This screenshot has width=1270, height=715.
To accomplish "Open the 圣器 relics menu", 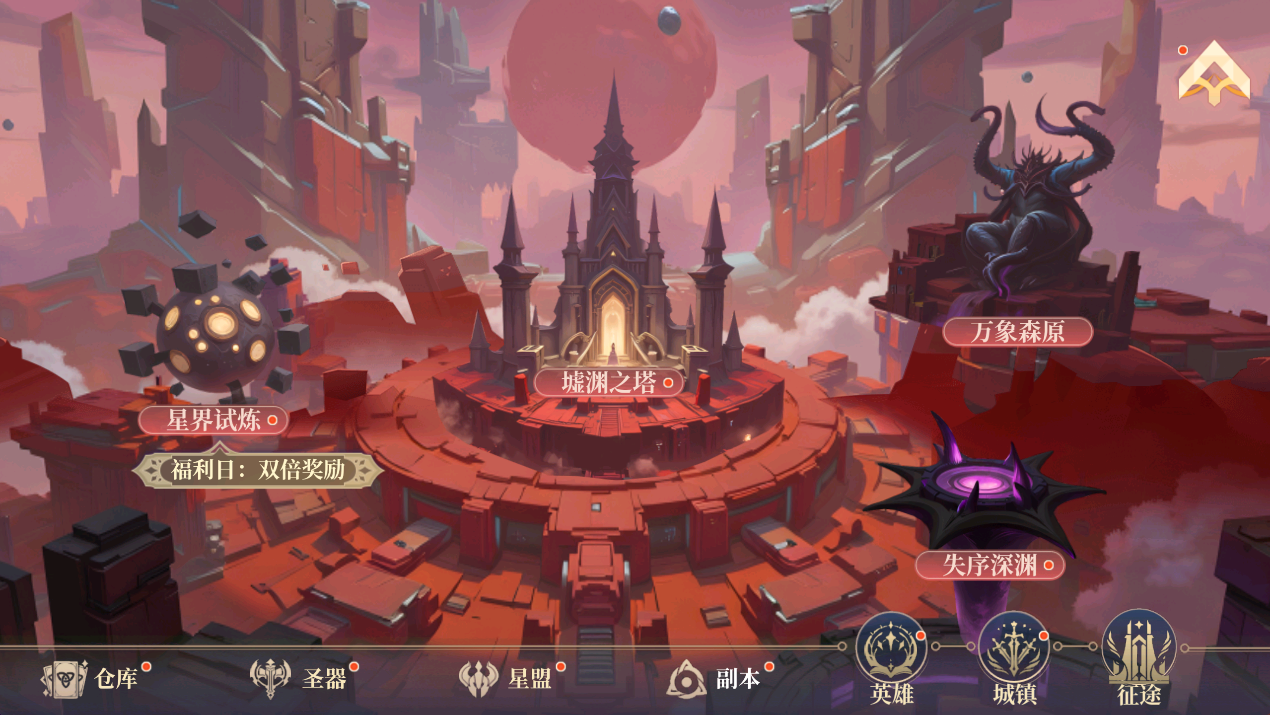I will pos(301,679).
